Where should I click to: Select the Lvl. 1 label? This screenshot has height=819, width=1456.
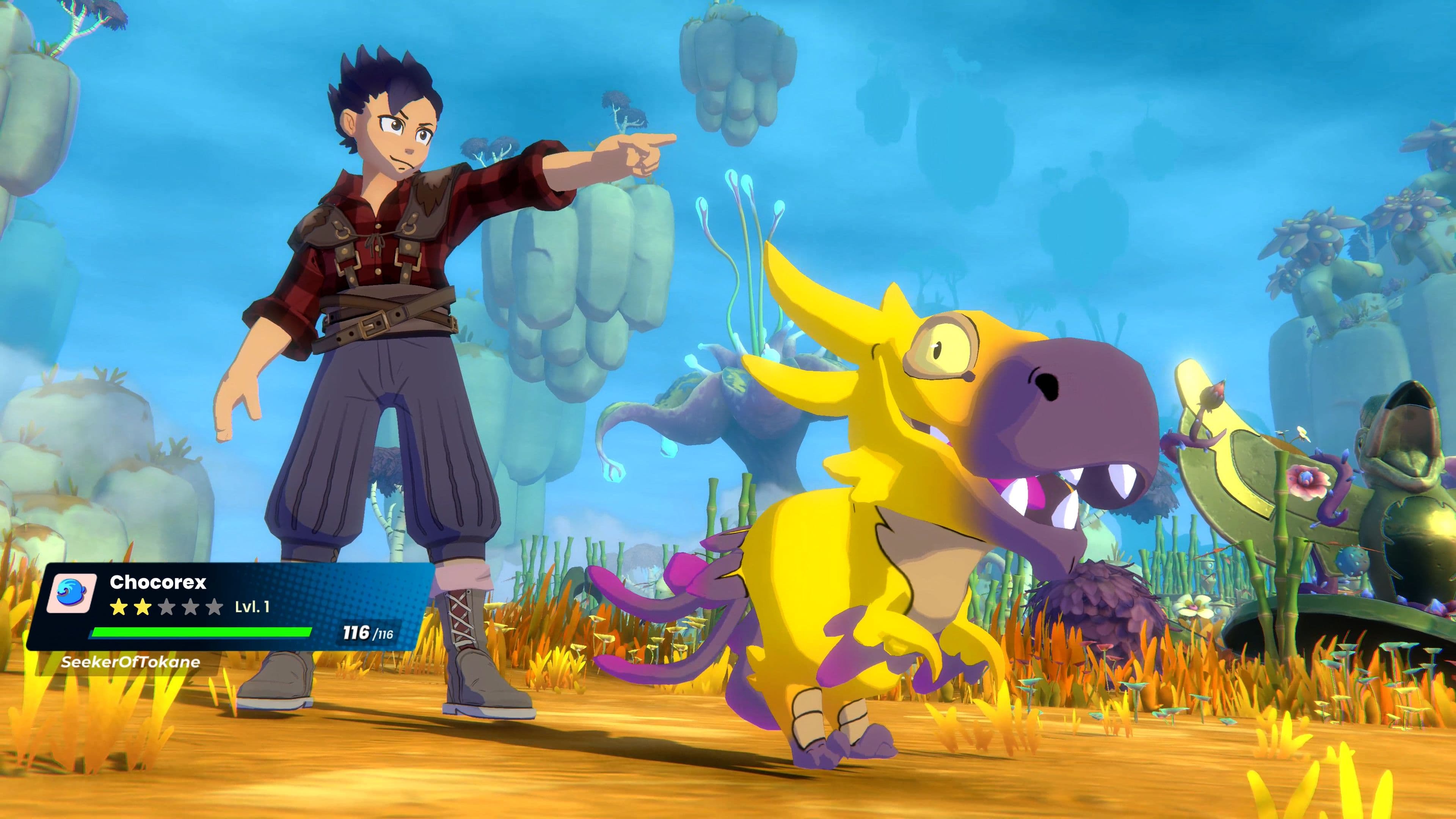pos(252,607)
